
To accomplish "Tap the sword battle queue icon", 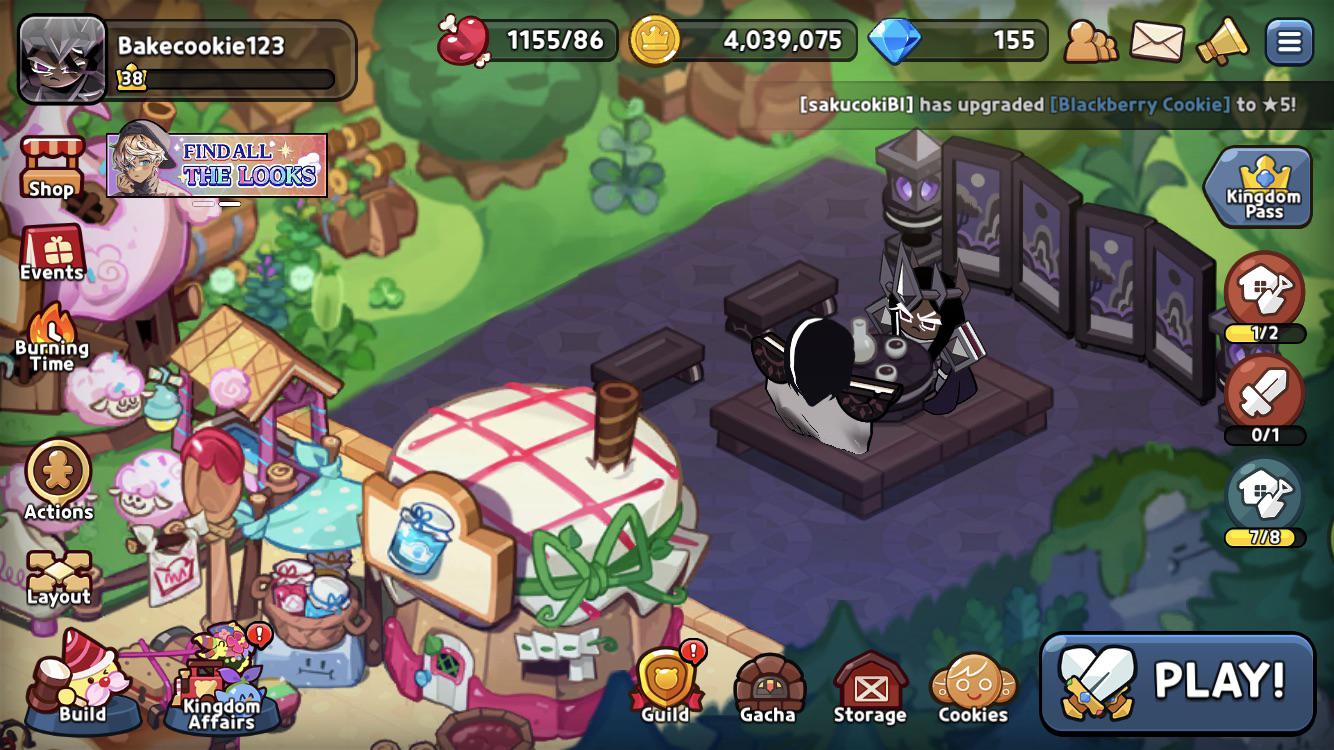I will pyautogui.click(x=1265, y=395).
